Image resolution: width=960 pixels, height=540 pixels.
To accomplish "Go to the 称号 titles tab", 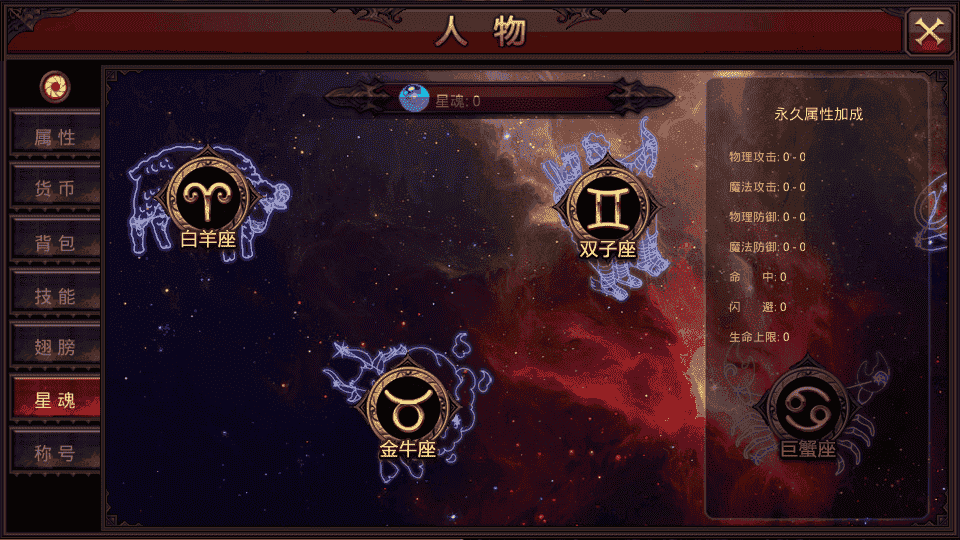I will (x=55, y=453).
